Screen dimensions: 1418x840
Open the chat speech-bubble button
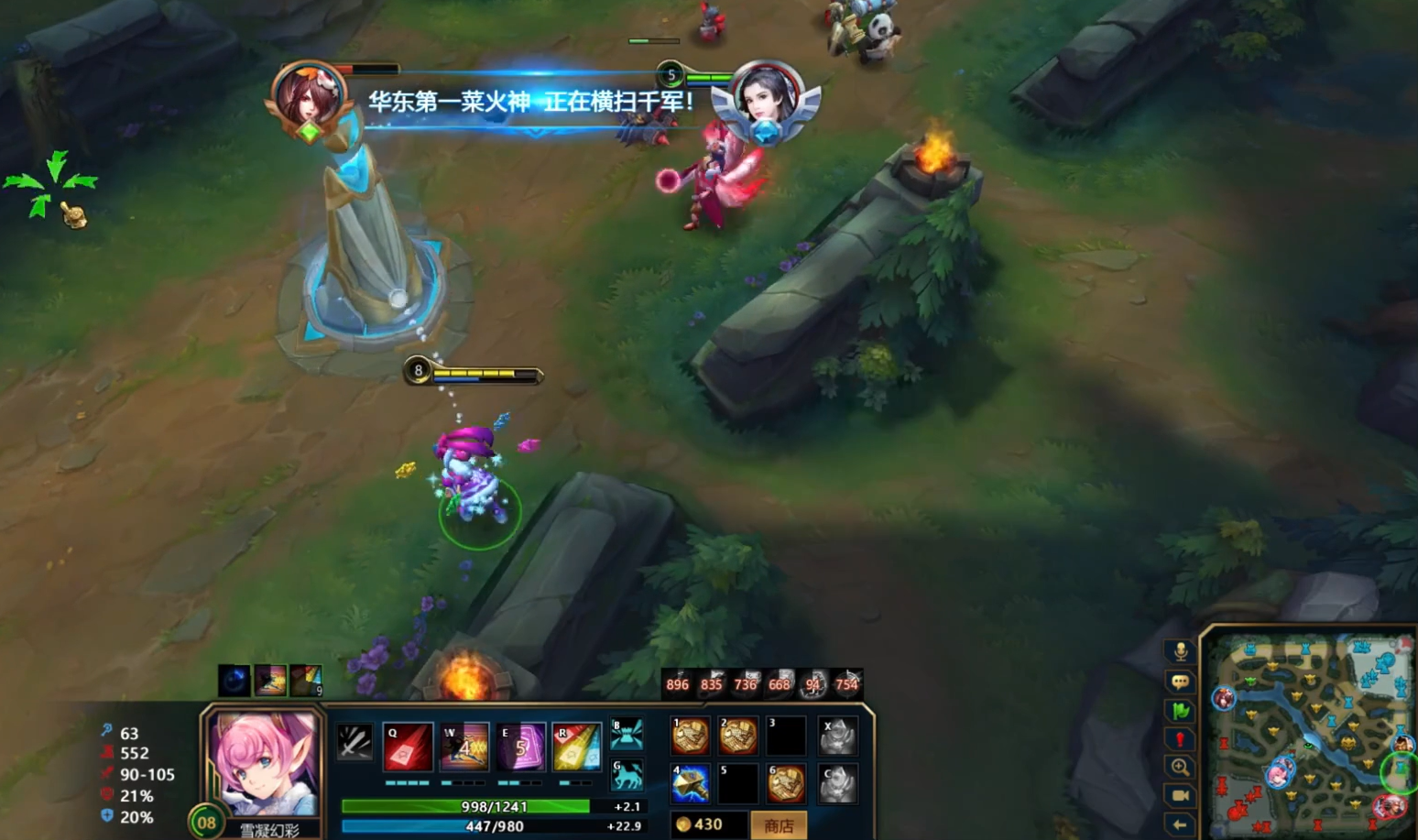pyautogui.click(x=1181, y=682)
